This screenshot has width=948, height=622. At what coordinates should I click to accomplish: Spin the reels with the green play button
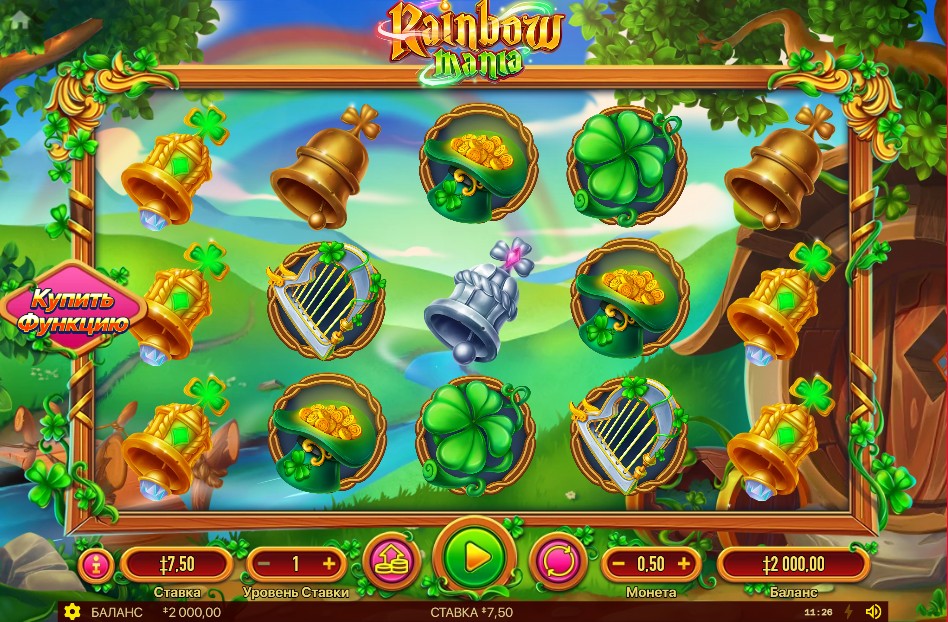point(476,558)
